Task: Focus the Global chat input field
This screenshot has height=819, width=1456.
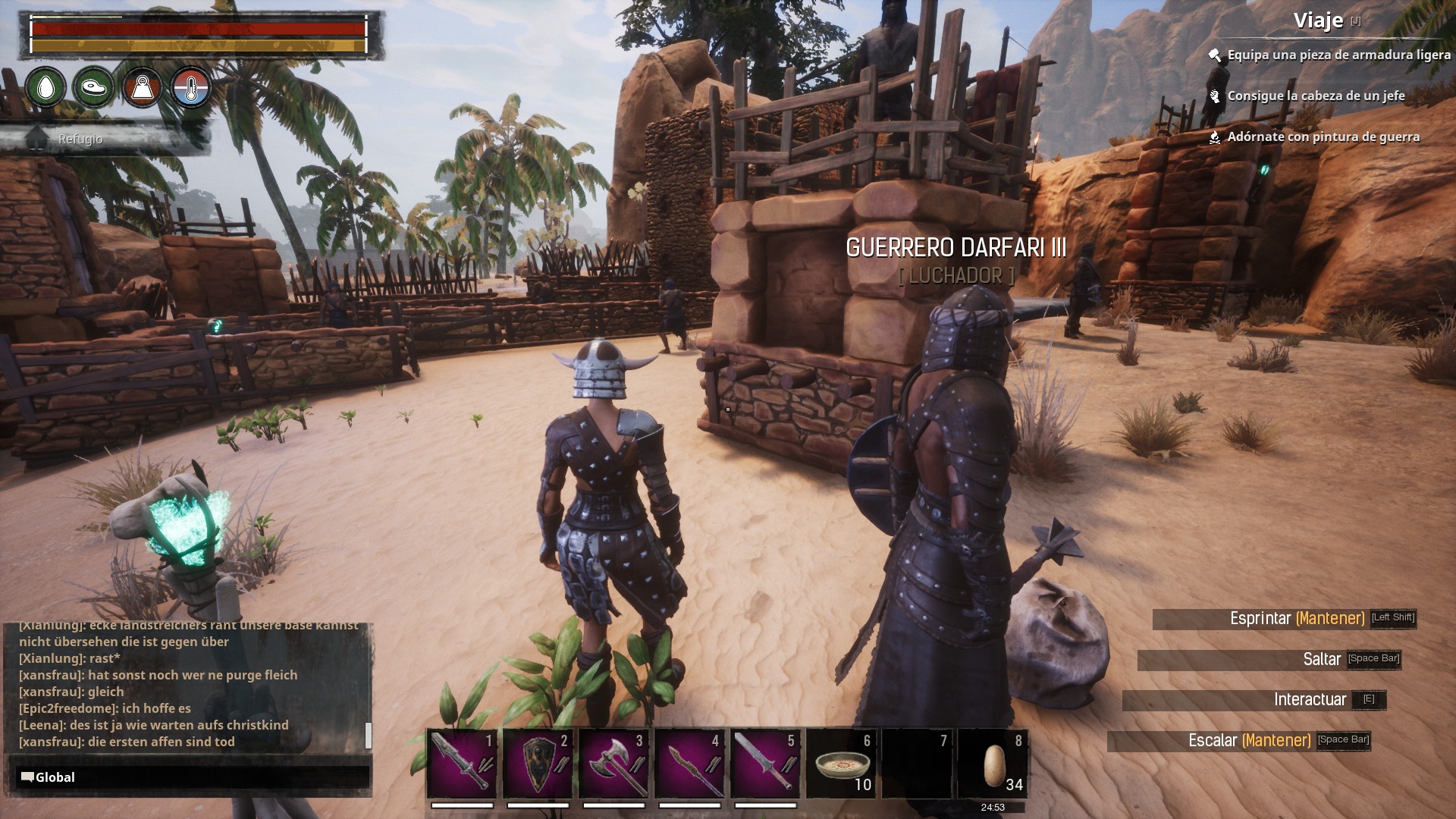Action: 190,777
